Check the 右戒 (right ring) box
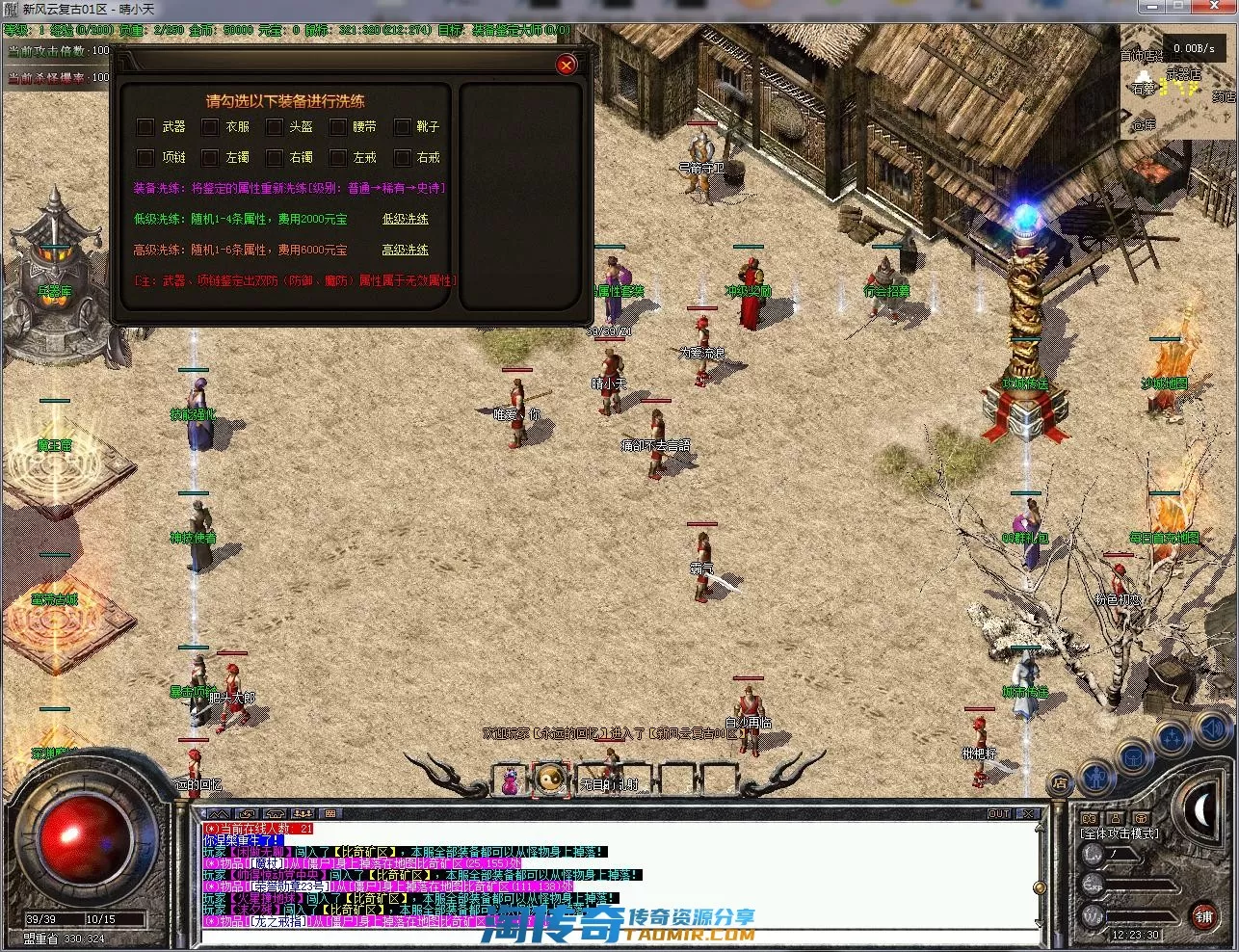This screenshot has height=952, width=1239. (403, 157)
